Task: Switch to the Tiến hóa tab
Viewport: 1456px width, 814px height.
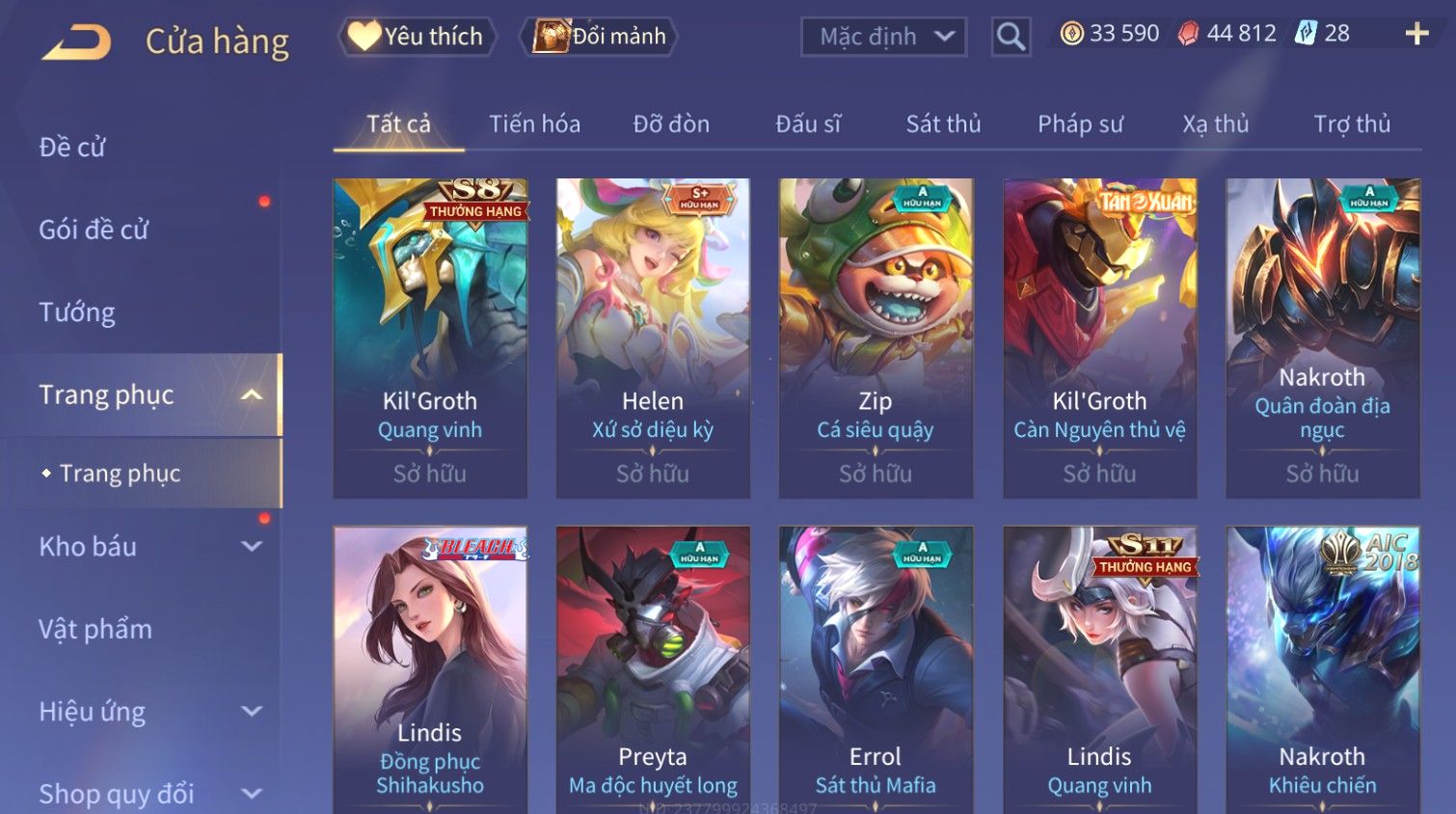Action: pyautogui.click(x=534, y=124)
